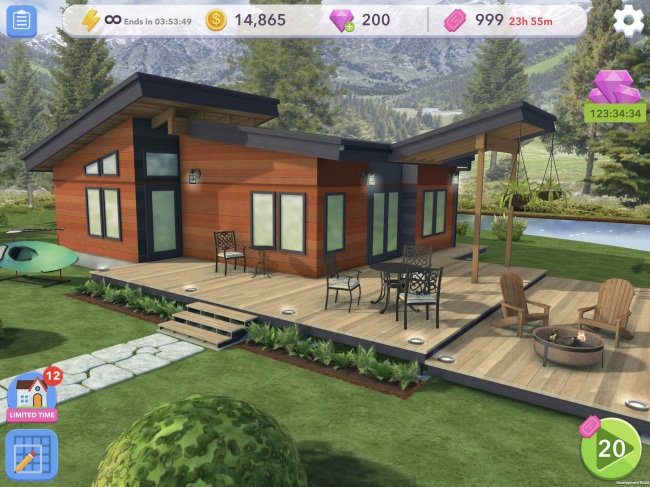The width and height of the screenshot is (650, 487).
Task: Open the Limited Time house event
Action: pos(32,396)
